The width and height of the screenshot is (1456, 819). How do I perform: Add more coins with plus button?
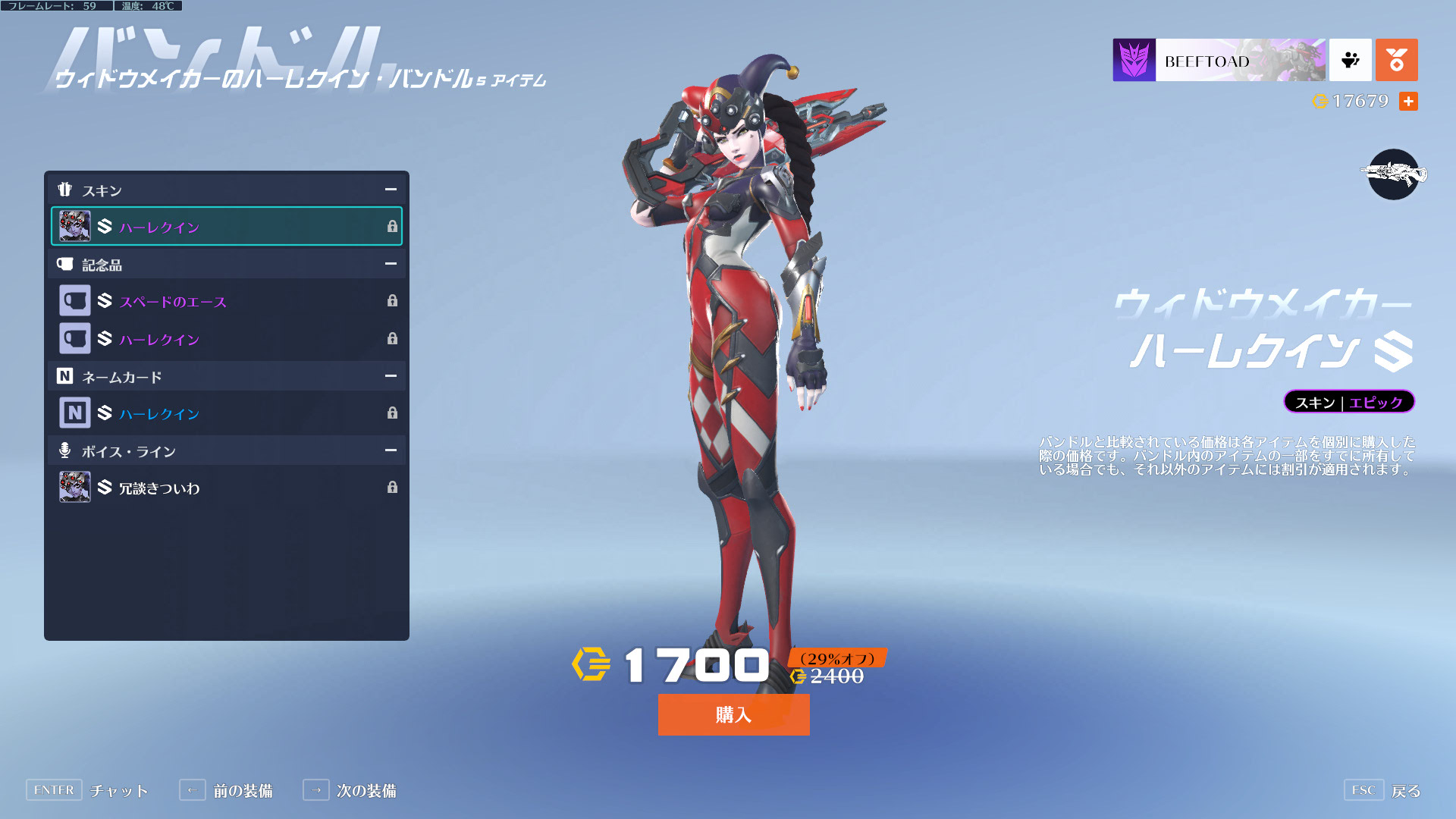point(1408,102)
